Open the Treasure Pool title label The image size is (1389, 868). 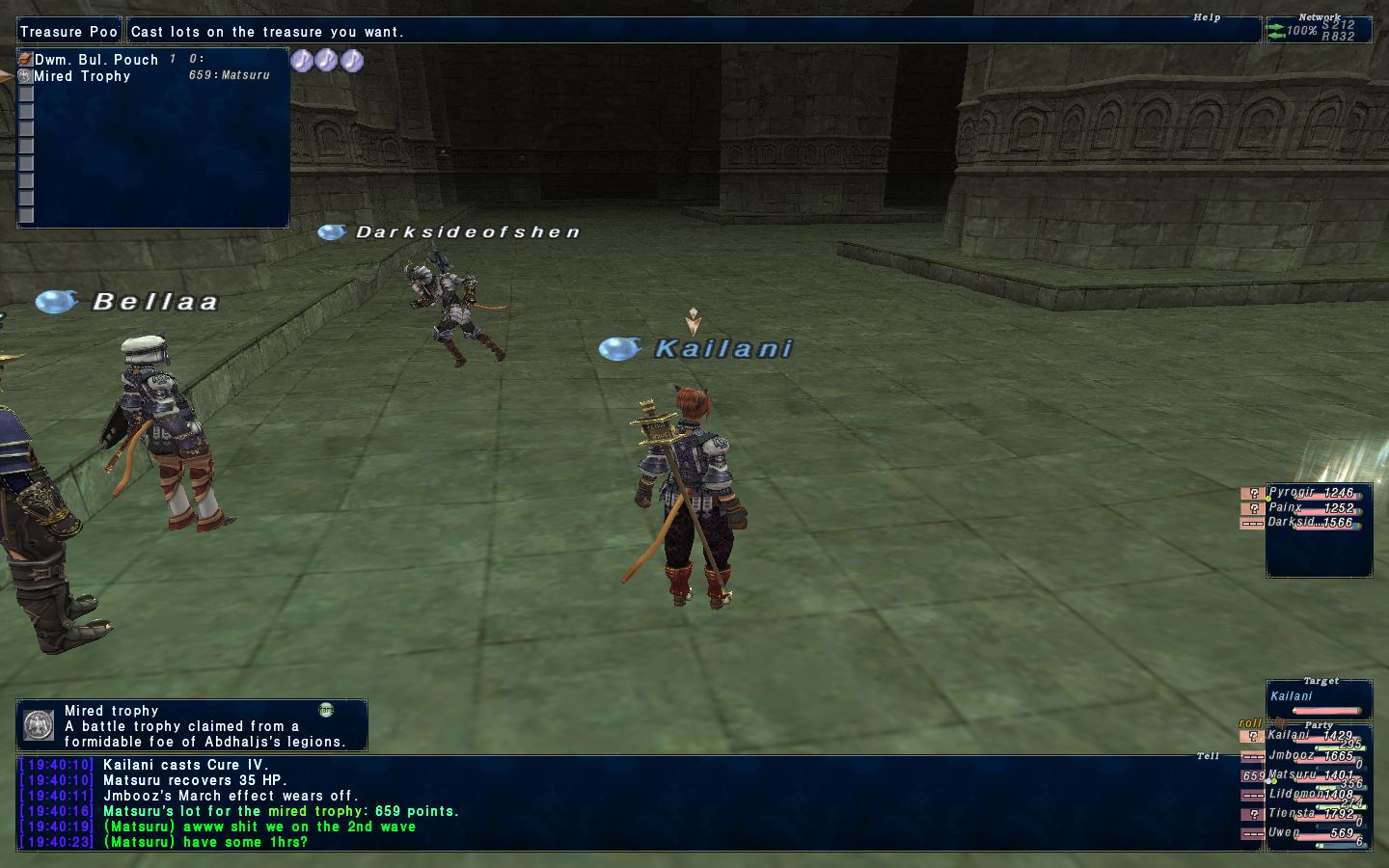point(68,32)
